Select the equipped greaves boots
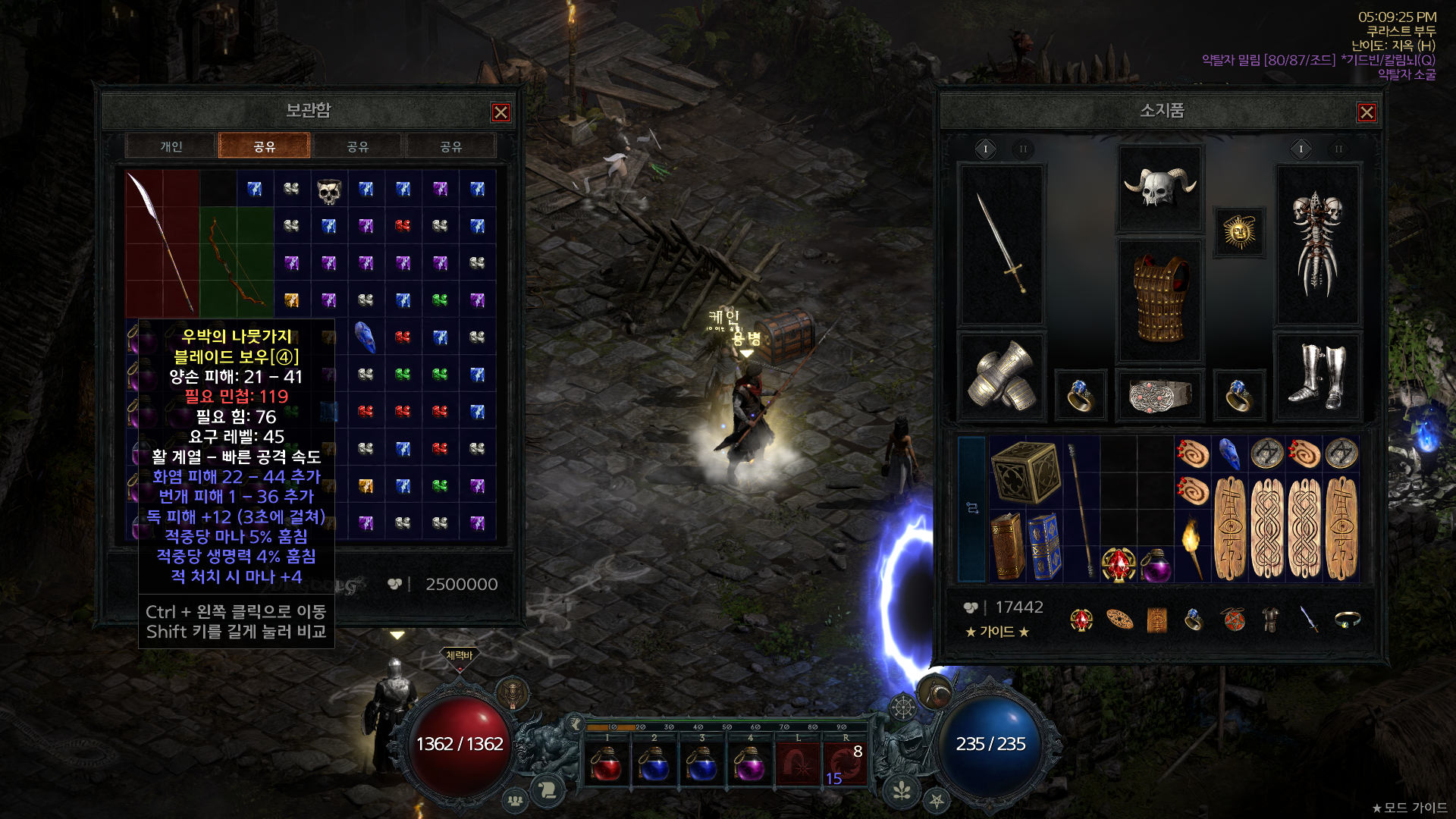 [x=1317, y=376]
